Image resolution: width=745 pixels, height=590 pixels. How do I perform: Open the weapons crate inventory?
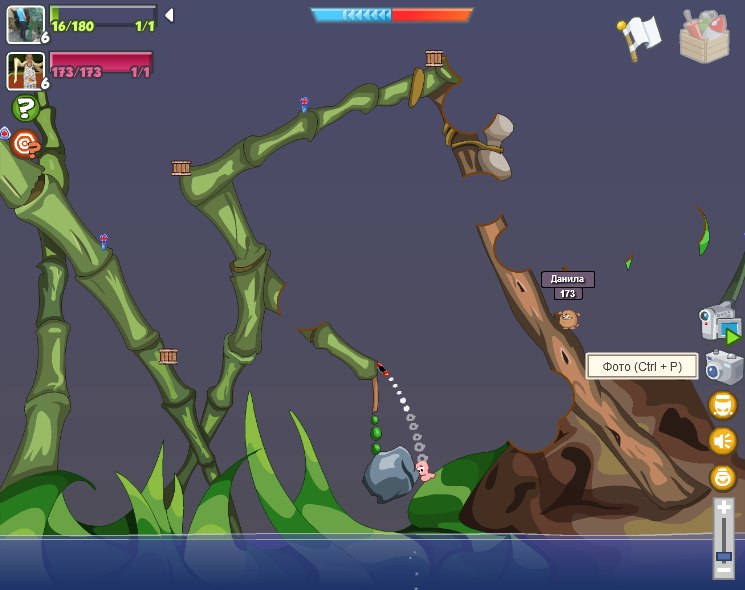[x=704, y=37]
